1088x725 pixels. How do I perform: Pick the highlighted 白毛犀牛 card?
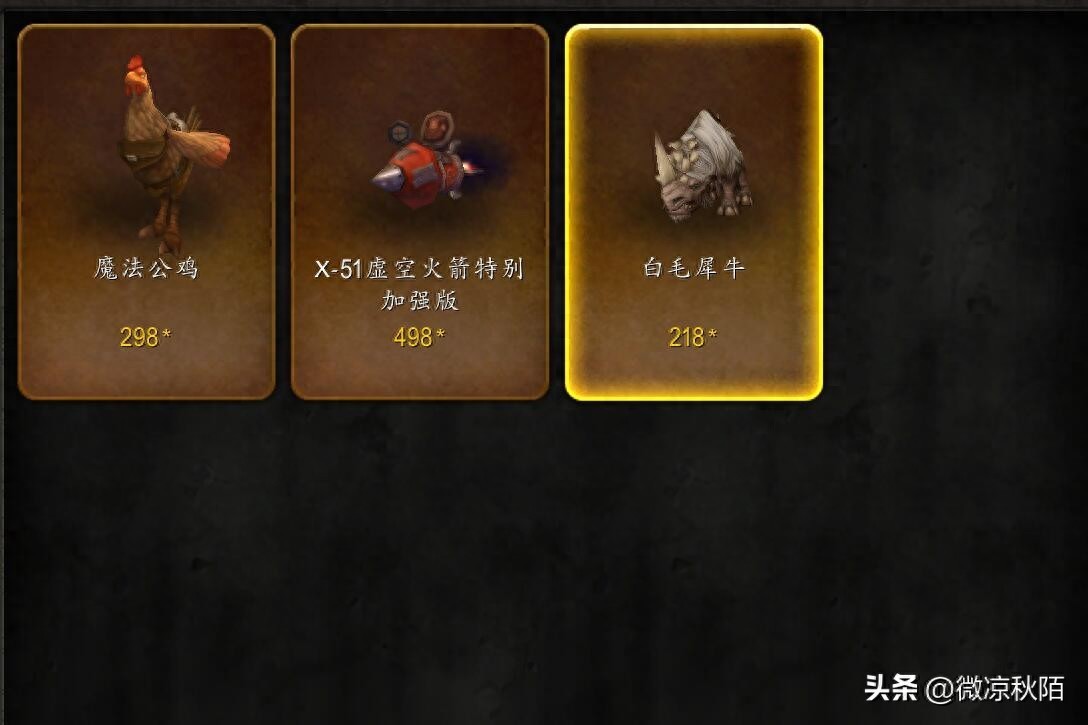694,212
